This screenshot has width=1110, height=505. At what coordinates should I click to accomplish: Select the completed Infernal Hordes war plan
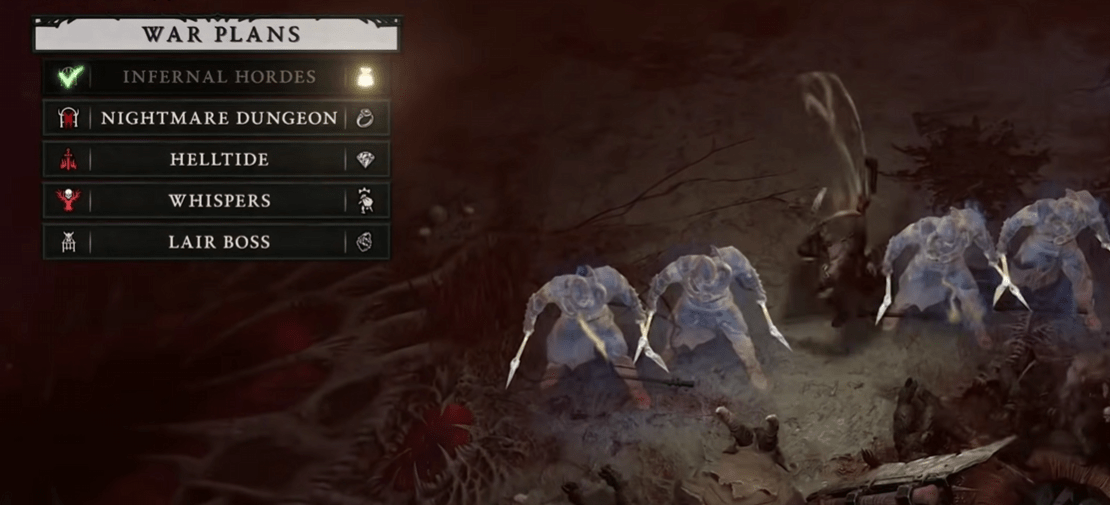point(219,77)
